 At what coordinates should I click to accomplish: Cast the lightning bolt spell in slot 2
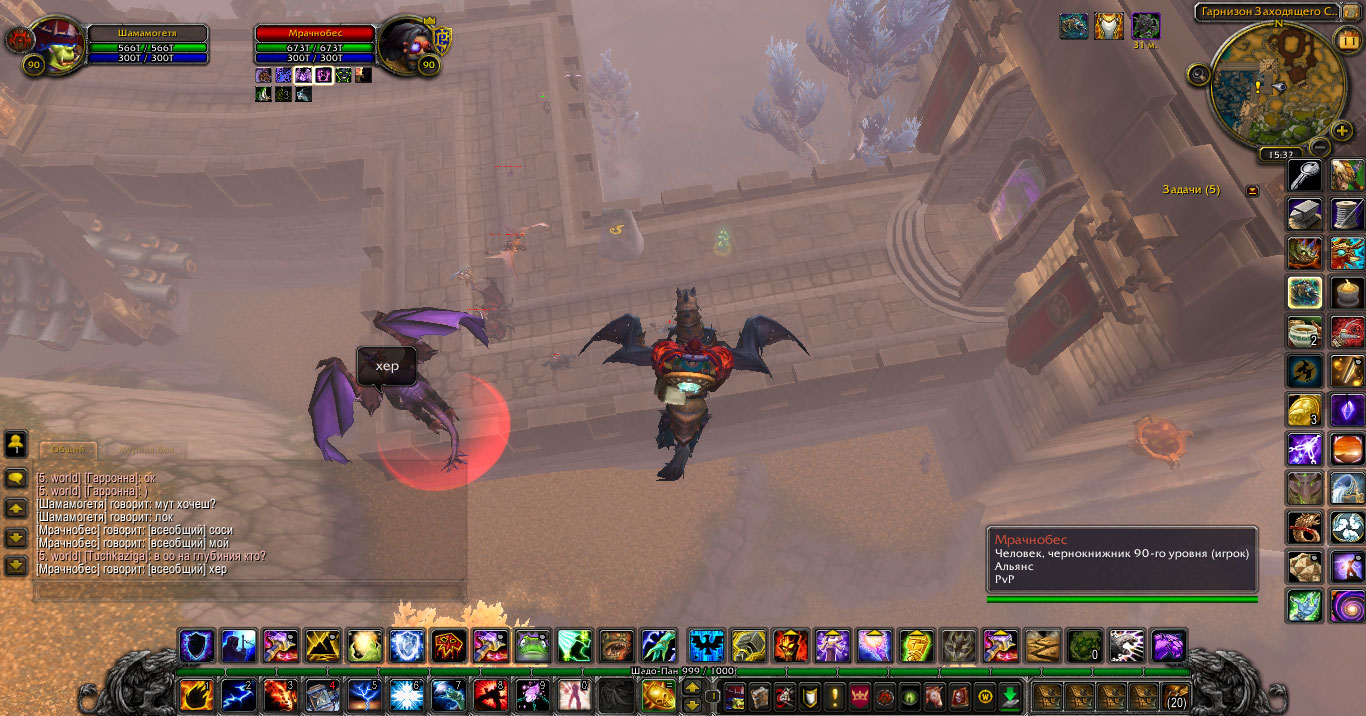[x=237, y=693]
